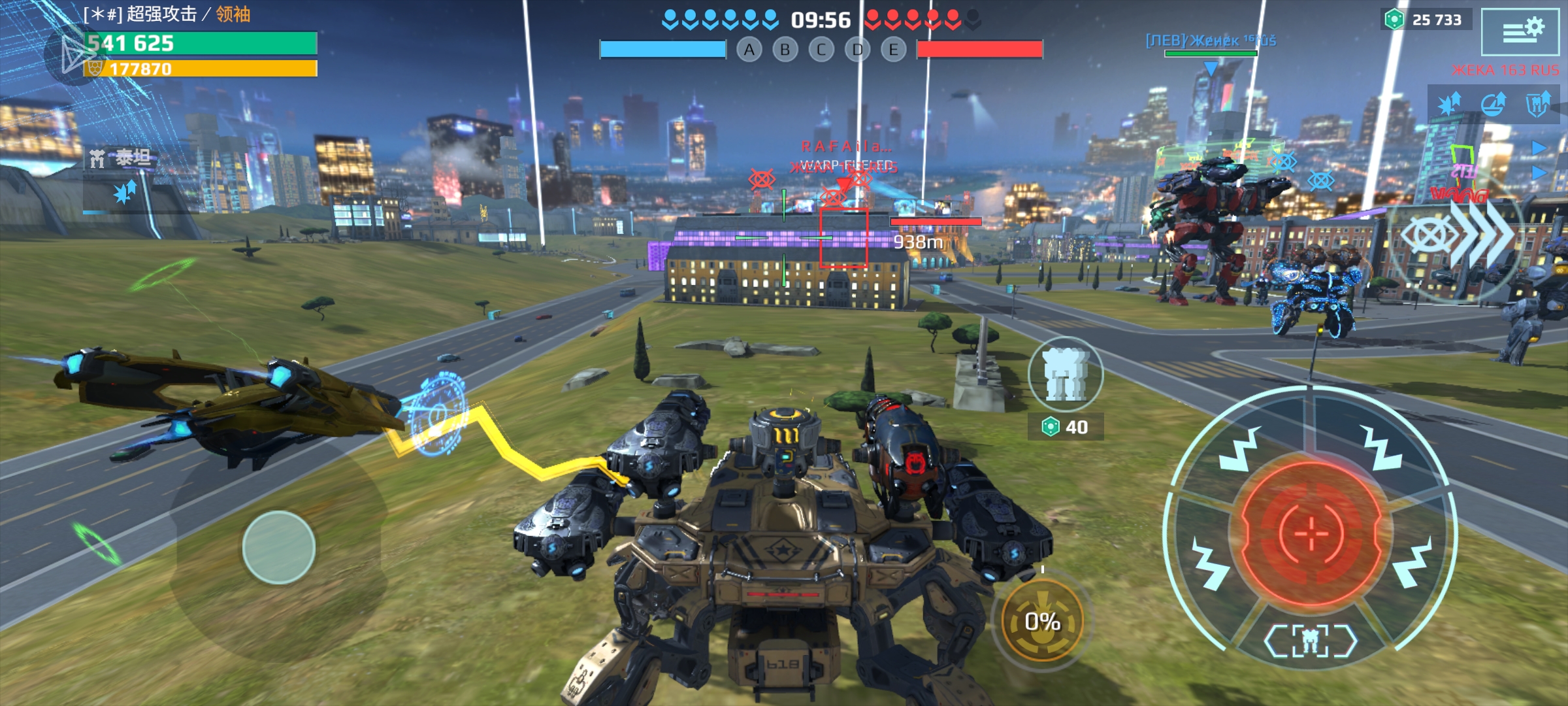Open robot swap via the white robot icon

pos(1066,375)
